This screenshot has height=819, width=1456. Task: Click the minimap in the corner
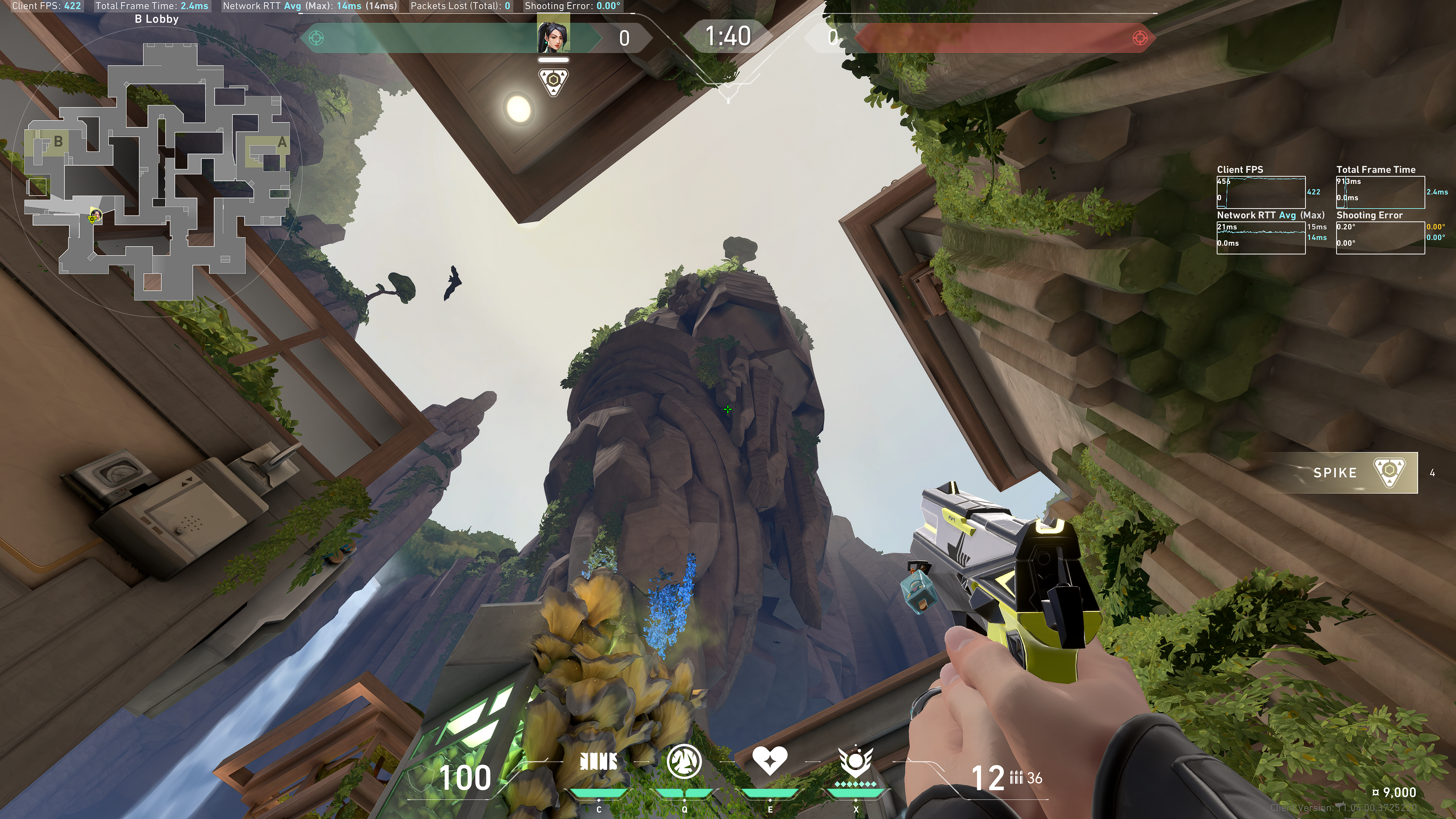pyautogui.click(x=155, y=169)
